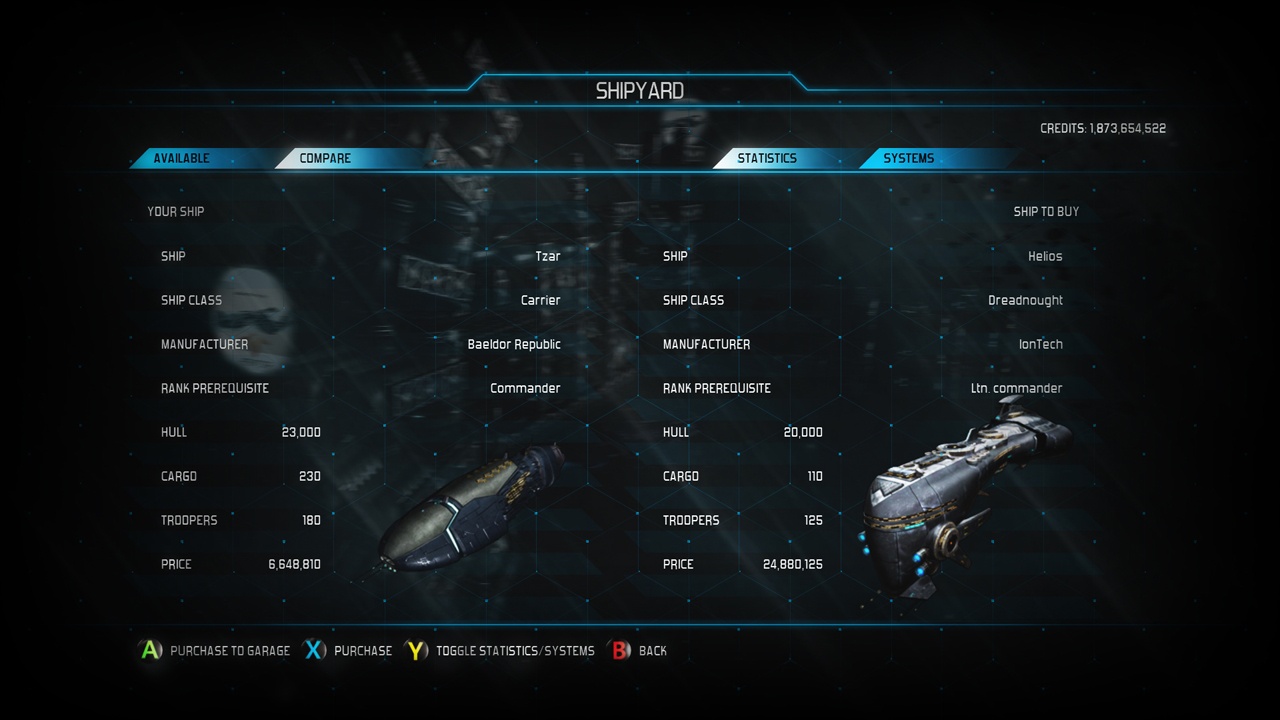1280x720 pixels.
Task: Click the Purchase action label
Action: [362, 651]
